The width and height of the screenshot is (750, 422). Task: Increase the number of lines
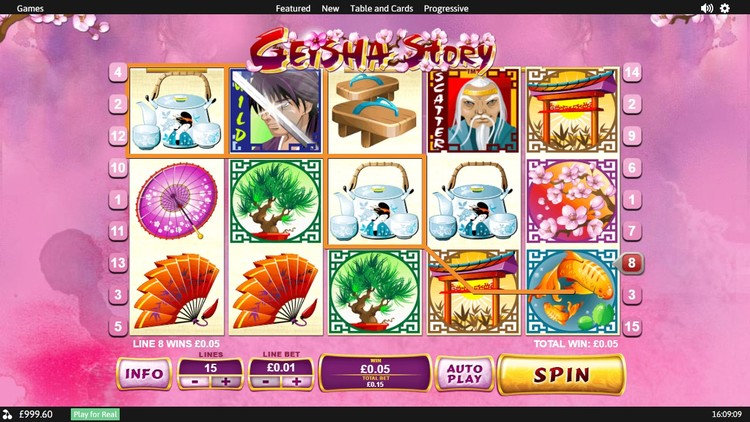click(x=226, y=381)
